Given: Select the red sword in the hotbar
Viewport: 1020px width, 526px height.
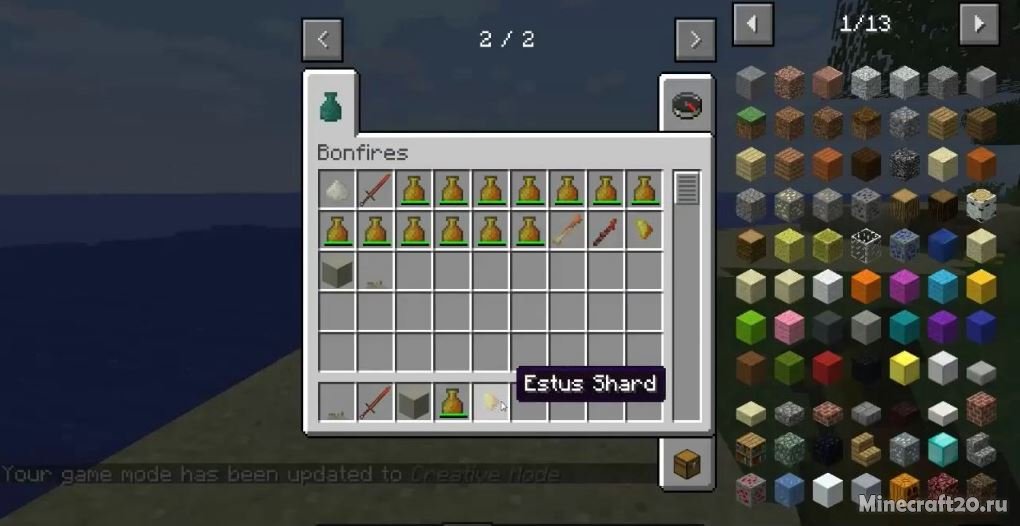Looking at the screenshot, I should click(x=375, y=402).
